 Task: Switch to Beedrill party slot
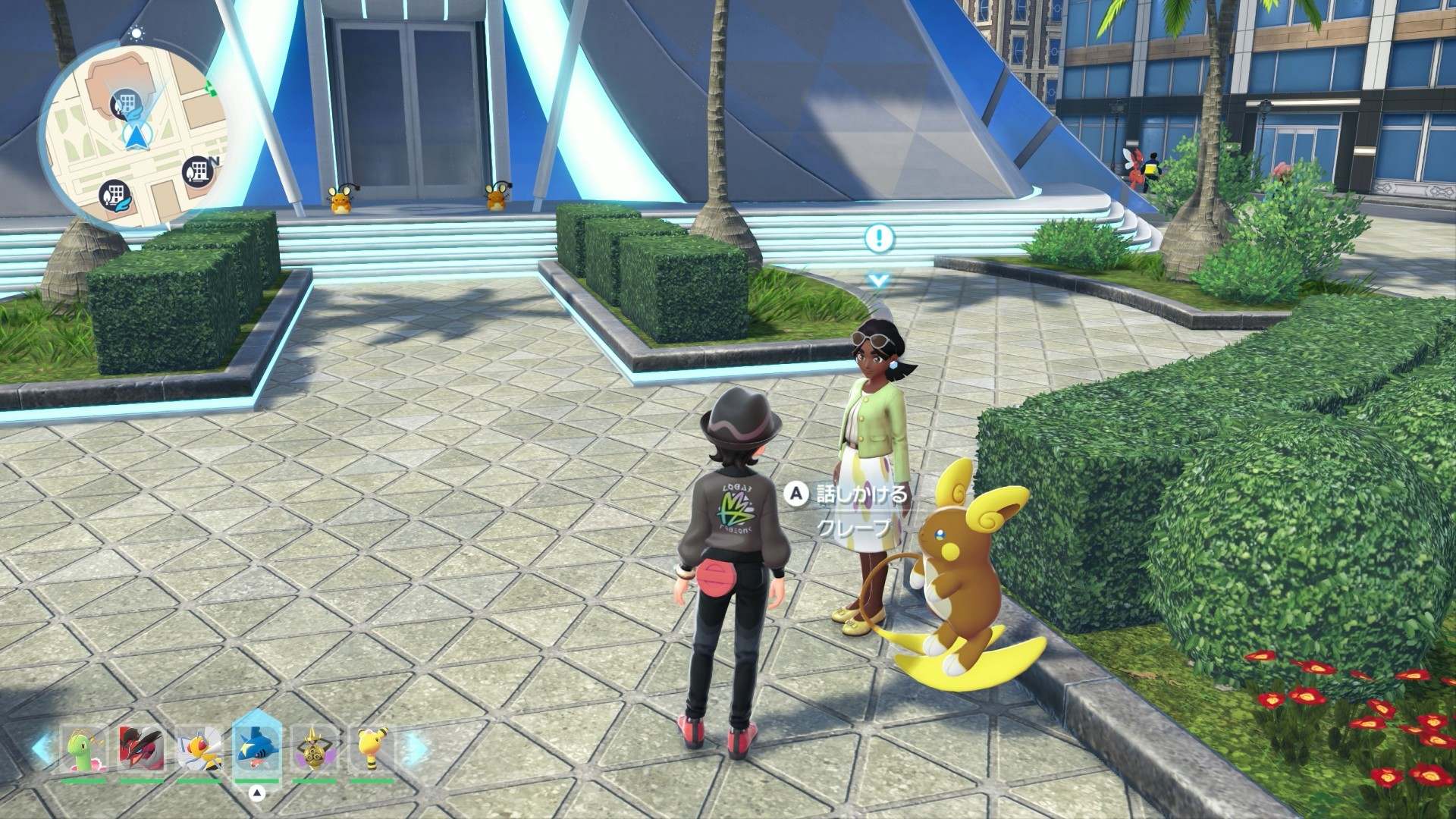click(x=199, y=749)
